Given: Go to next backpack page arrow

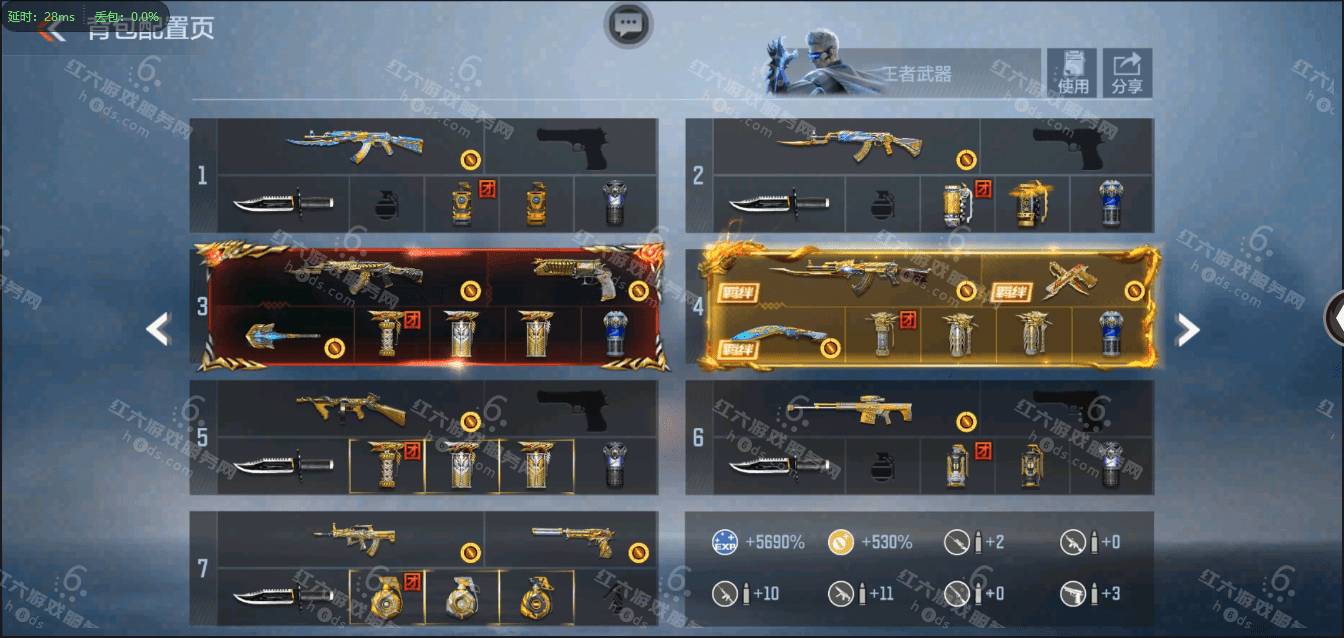Looking at the screenshot, I should coord(1186,329).
